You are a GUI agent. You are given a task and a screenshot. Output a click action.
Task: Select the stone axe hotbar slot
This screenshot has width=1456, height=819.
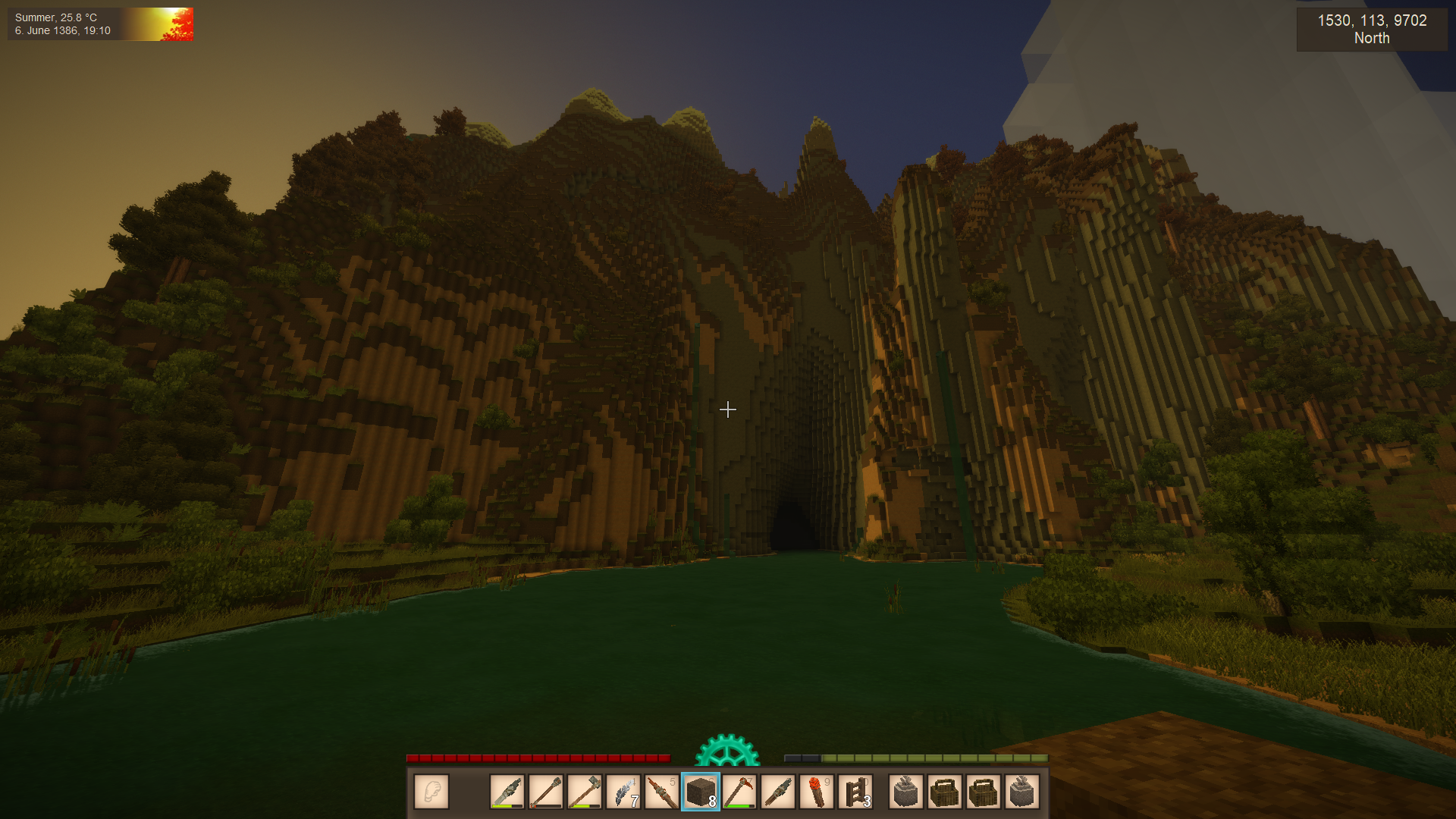pos(585,792)
